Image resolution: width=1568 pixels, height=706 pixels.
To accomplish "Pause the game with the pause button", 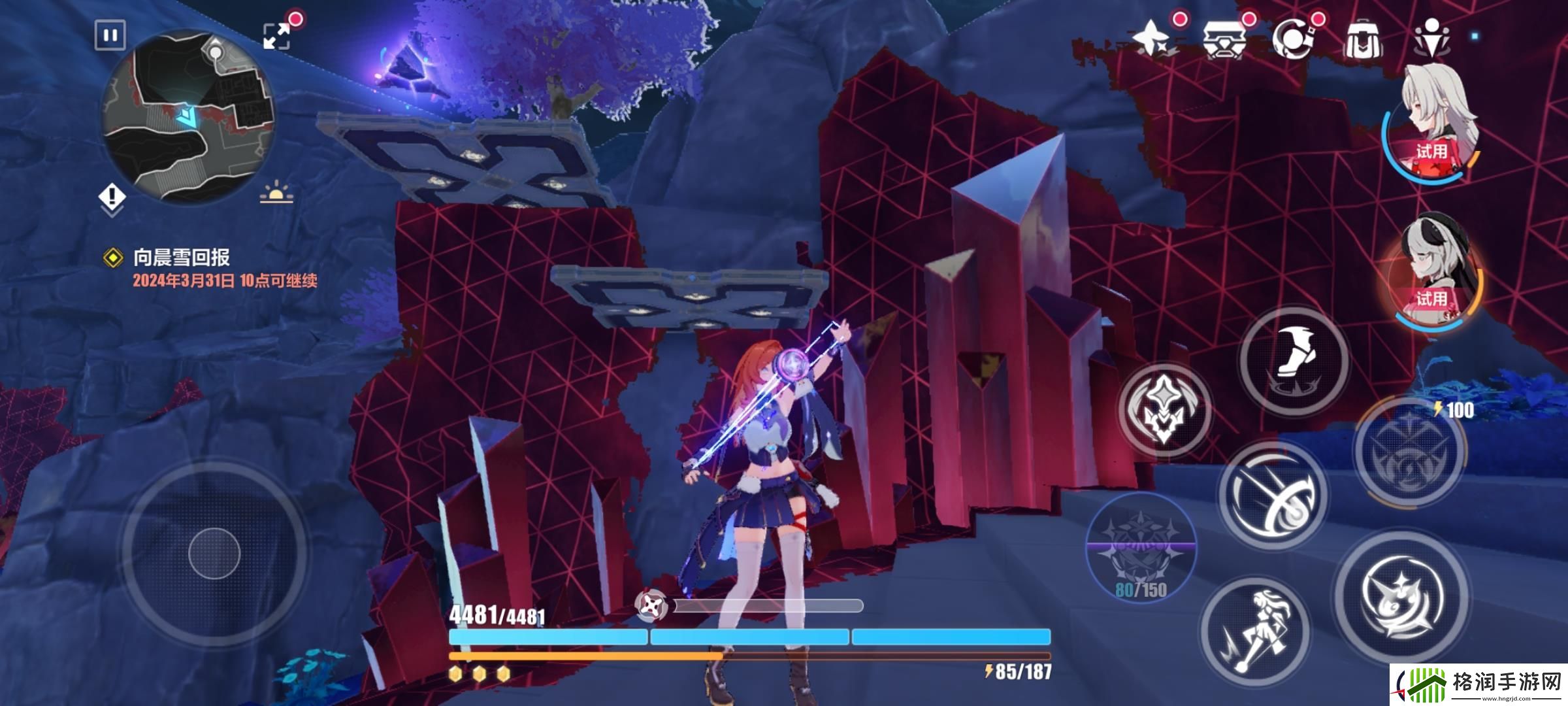I will tap(110, 35).
